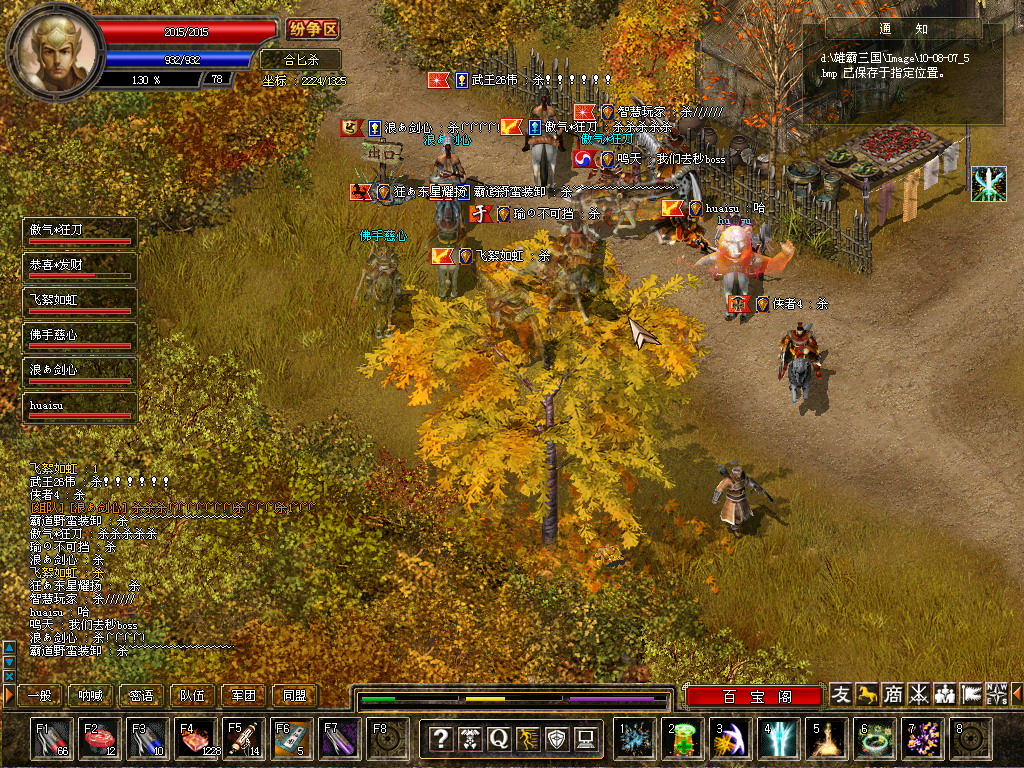The height and width of the screenshot is (768, 1024).
Task: Click the Q quest button
Action: [499, 739]
